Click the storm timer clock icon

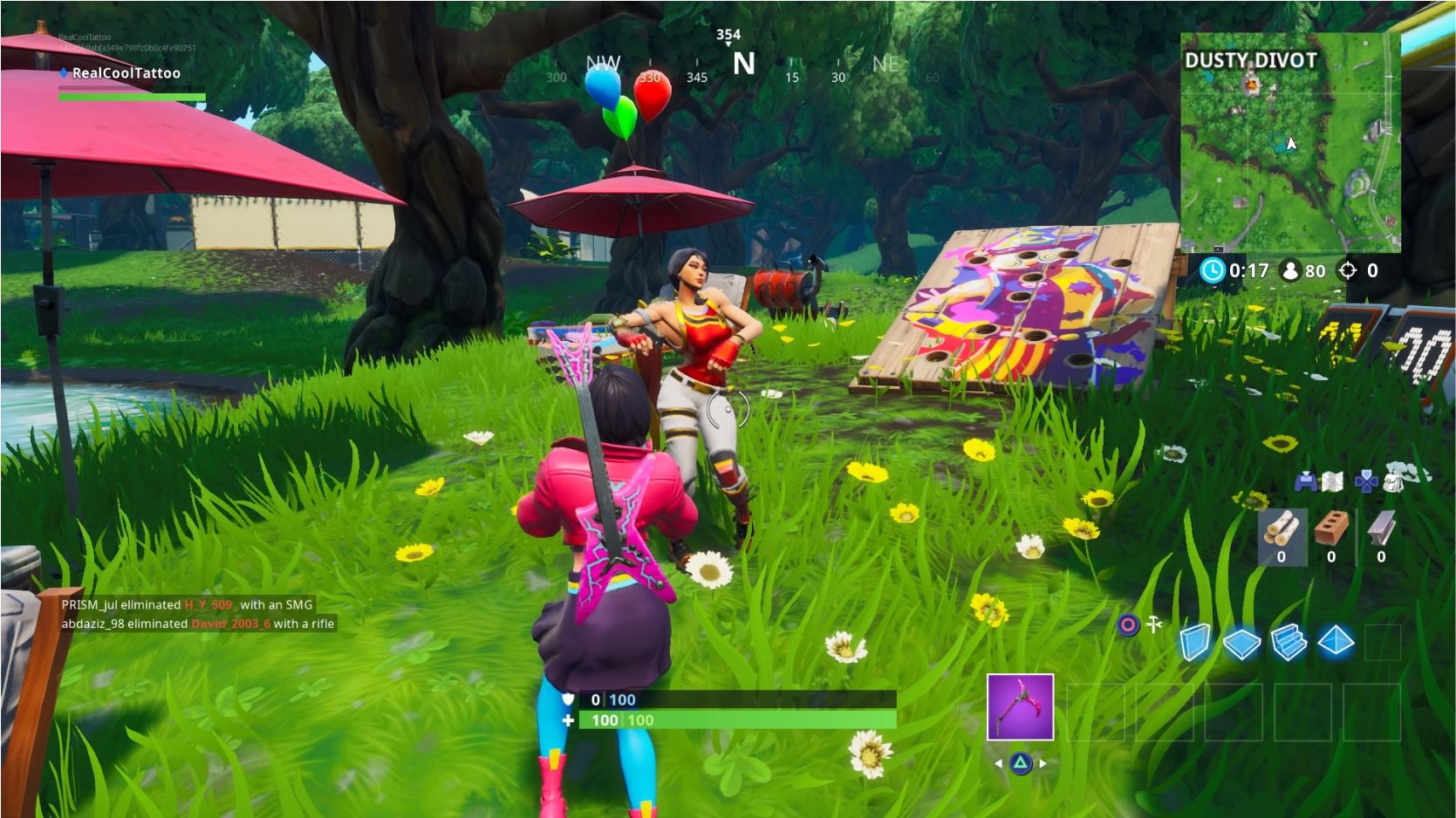click(x=1213, y=269)
